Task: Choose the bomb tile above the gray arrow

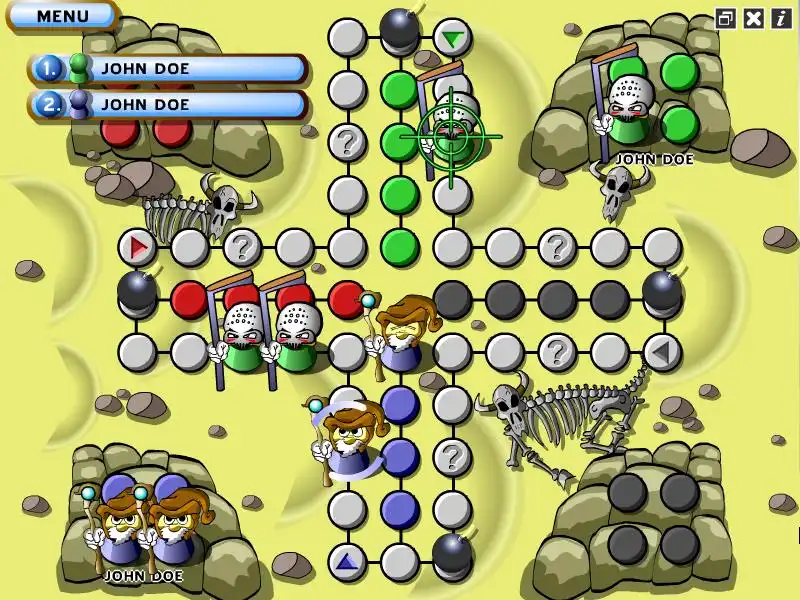Action: 662,293
